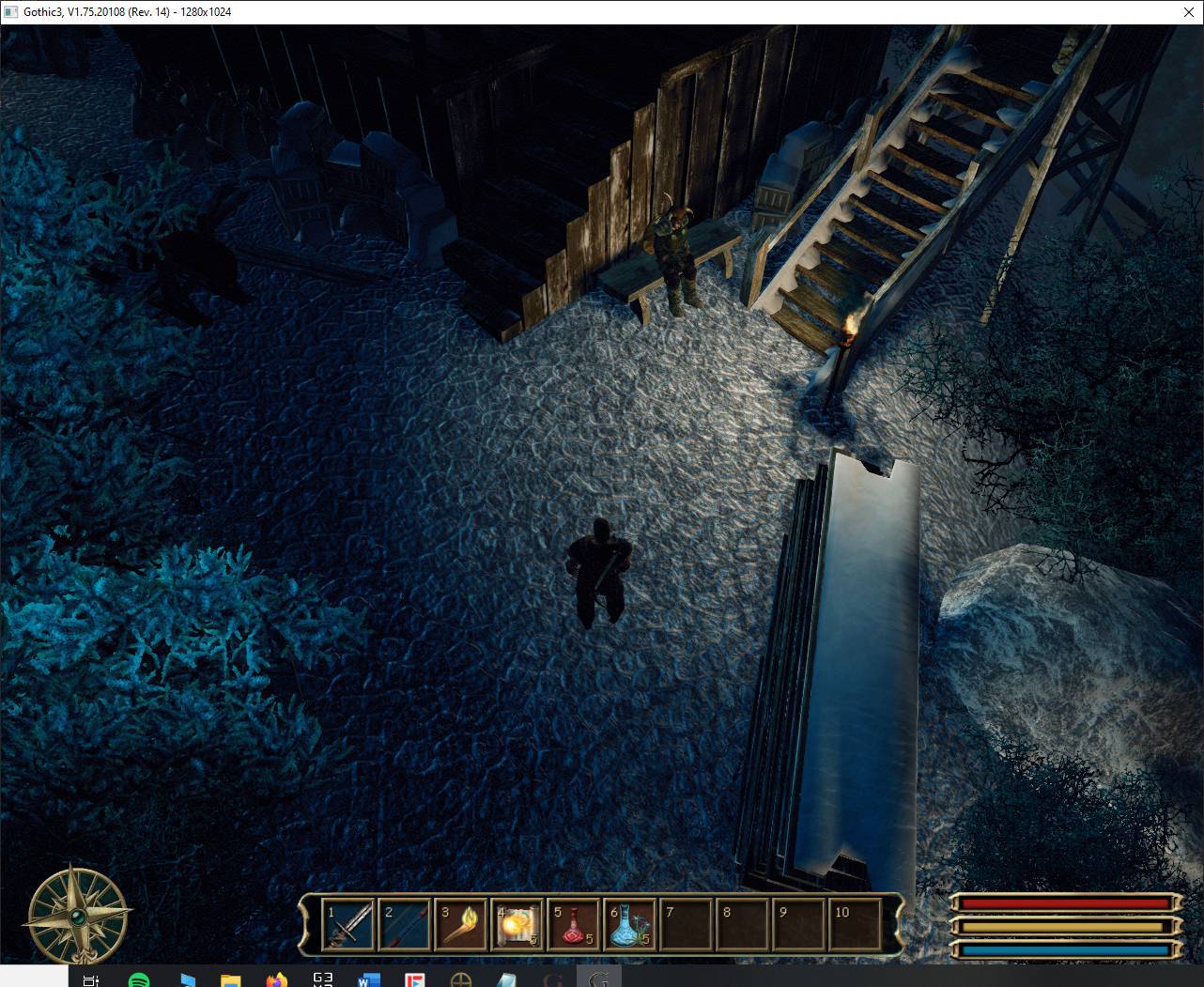Select the sword in hotbar slot 1
This screenshot has width=1204, height=987.
pos(348,924)
